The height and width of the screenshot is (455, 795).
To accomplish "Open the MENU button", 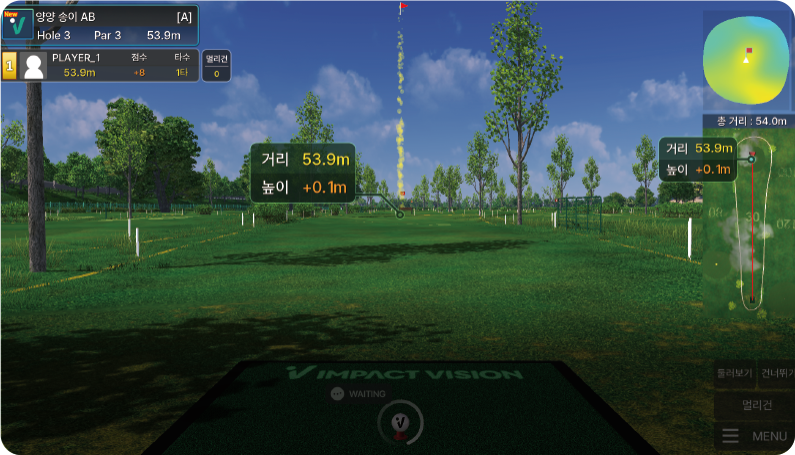I will point(755,436).
